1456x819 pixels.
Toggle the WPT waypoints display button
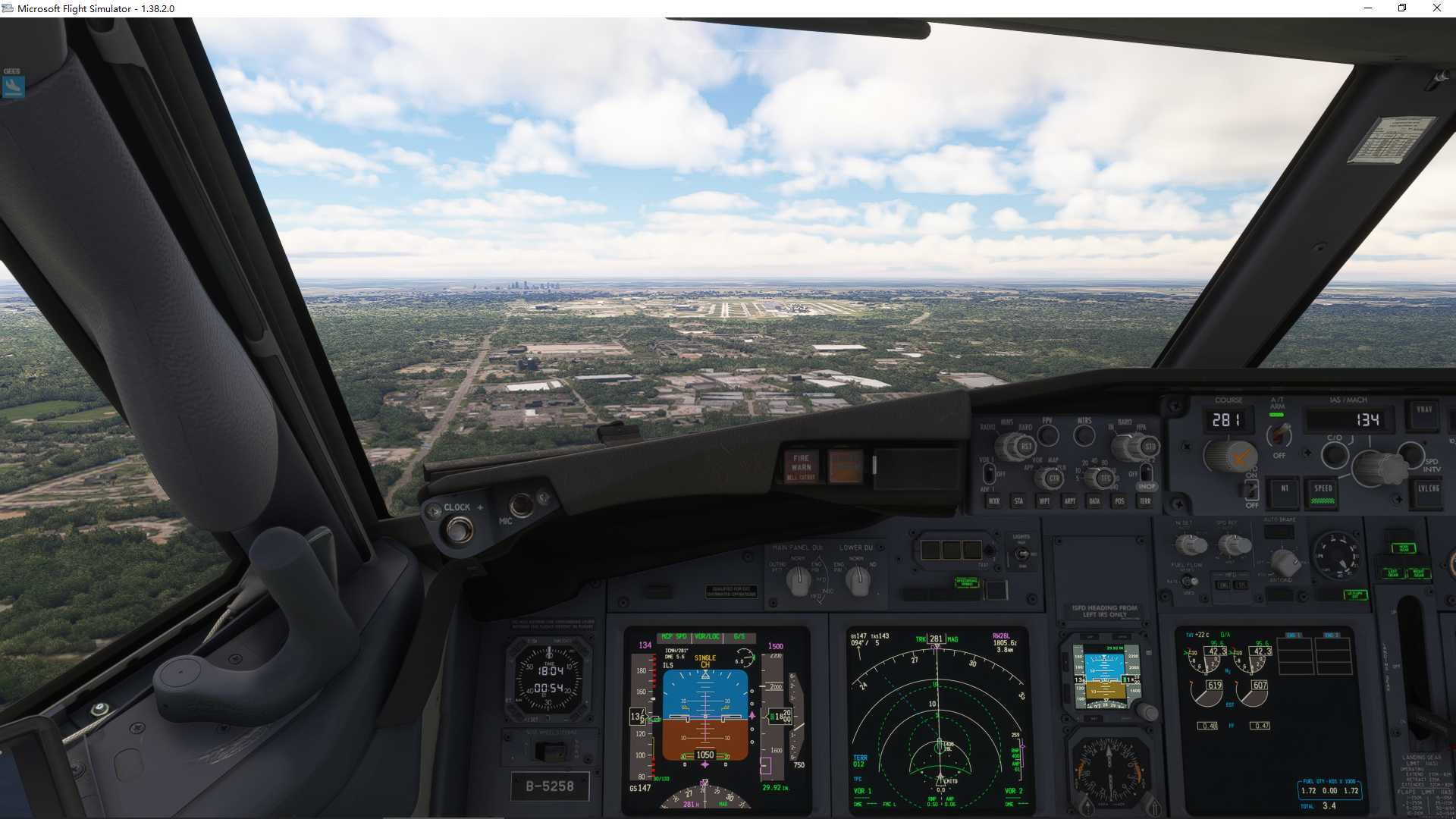point(1044,501)
